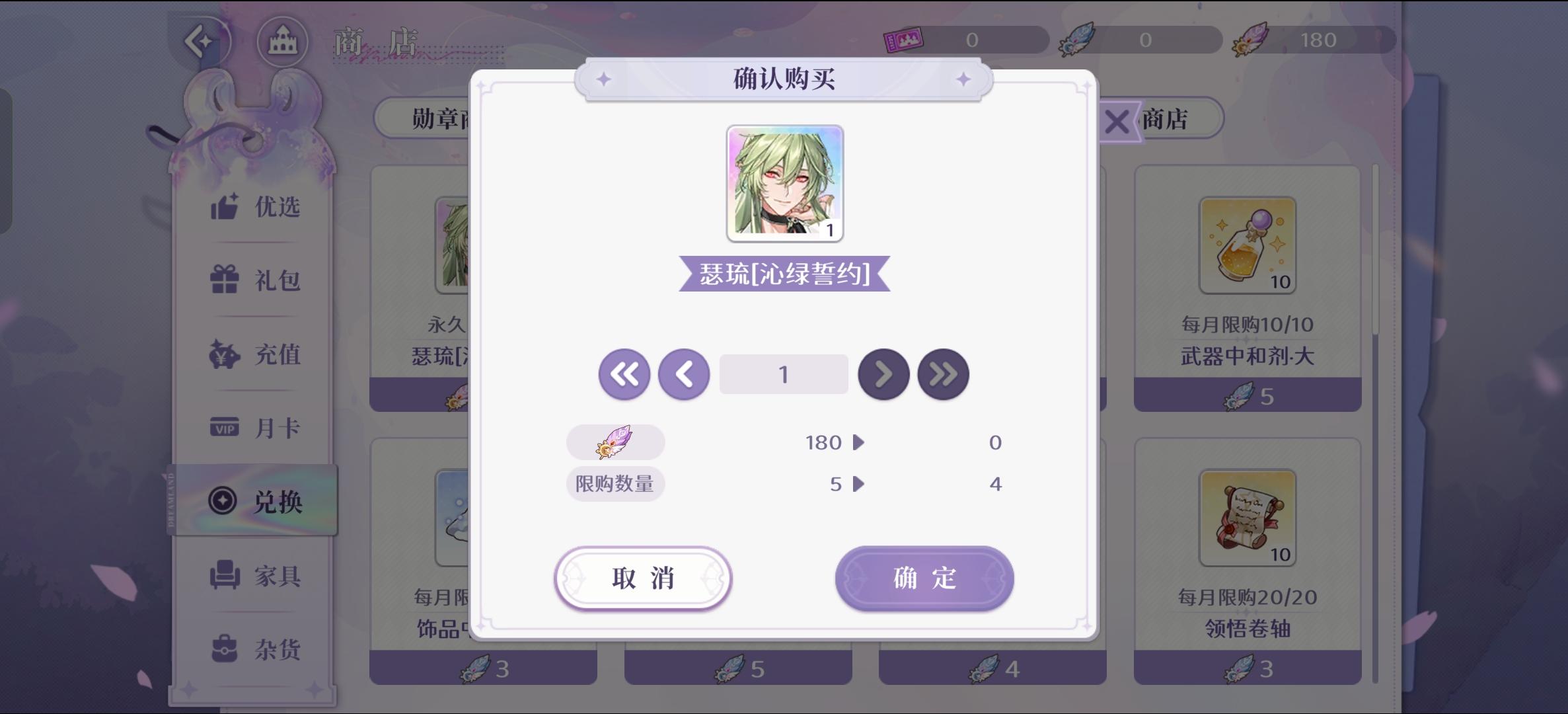This screenshot has height=714, width=1568.
Task: Select the 兑换 exchange tab in the sidebar
Action: point(258,501)
